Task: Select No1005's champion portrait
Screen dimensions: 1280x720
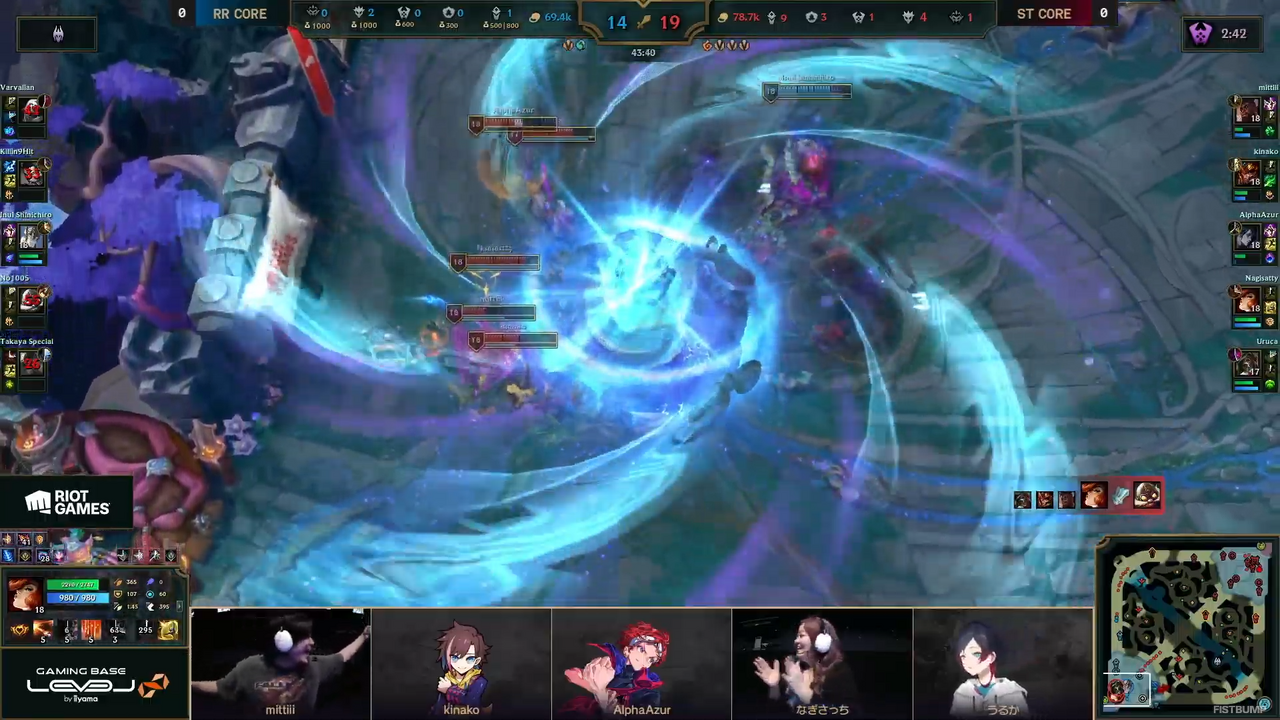Action: (32, 300)
